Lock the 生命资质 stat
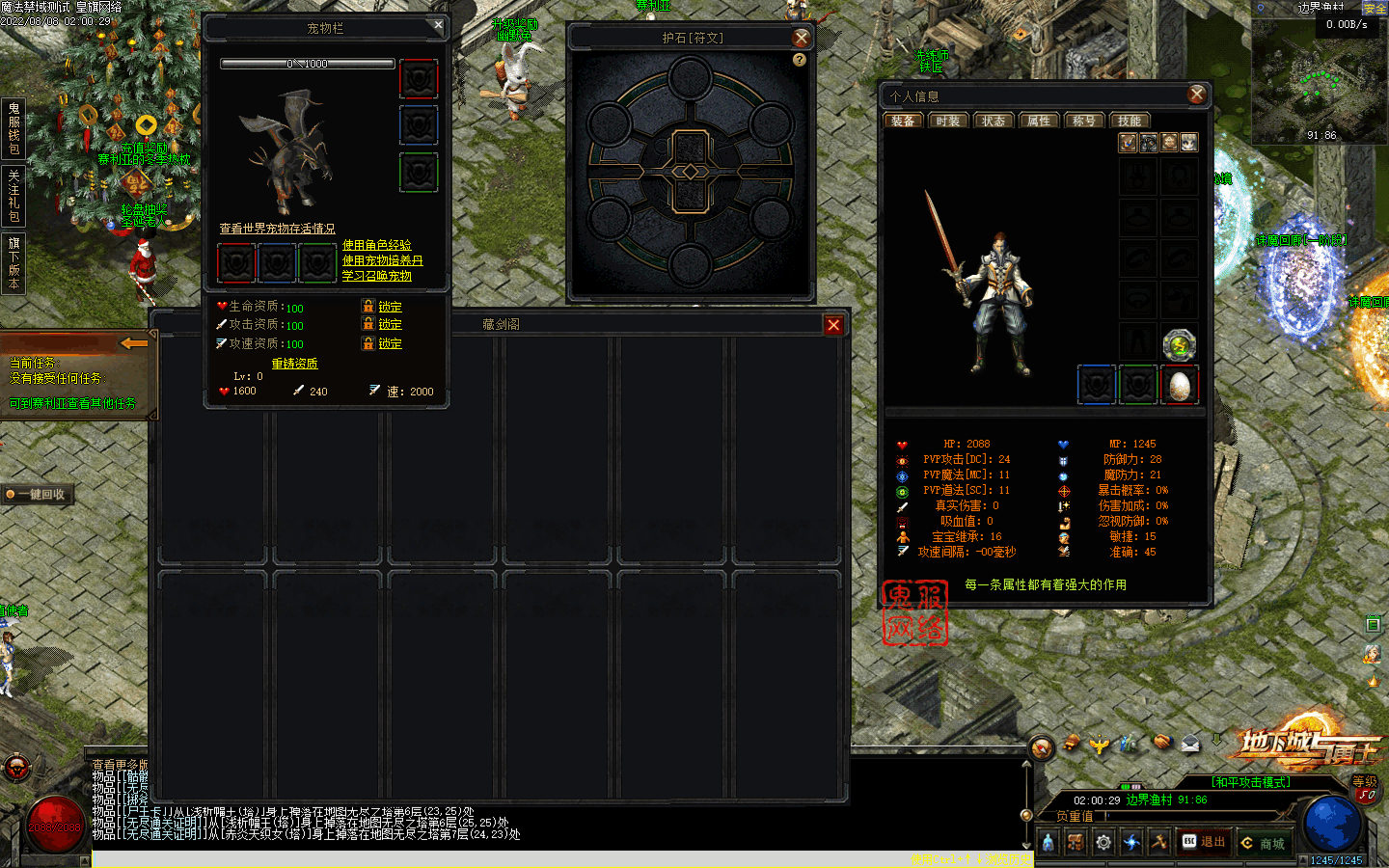Screen dimensions: 1389x868 [390, 307]
